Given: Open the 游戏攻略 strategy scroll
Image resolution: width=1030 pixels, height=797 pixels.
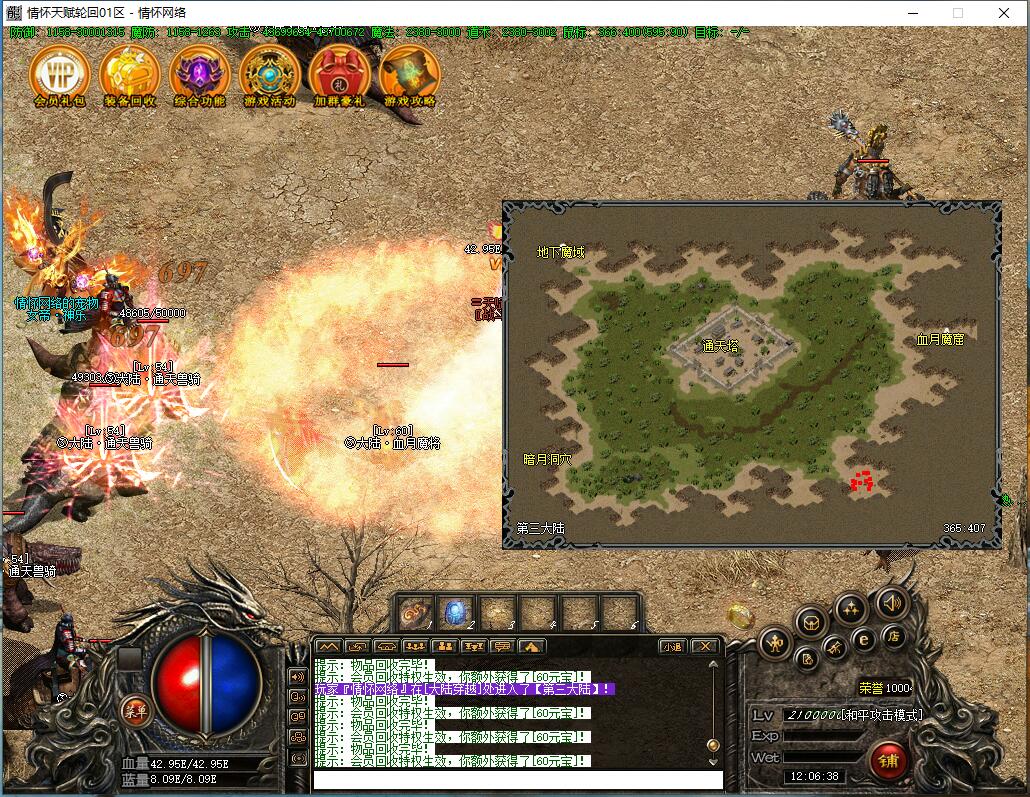Looking at the screenshot, I should (x=410, y=73).
